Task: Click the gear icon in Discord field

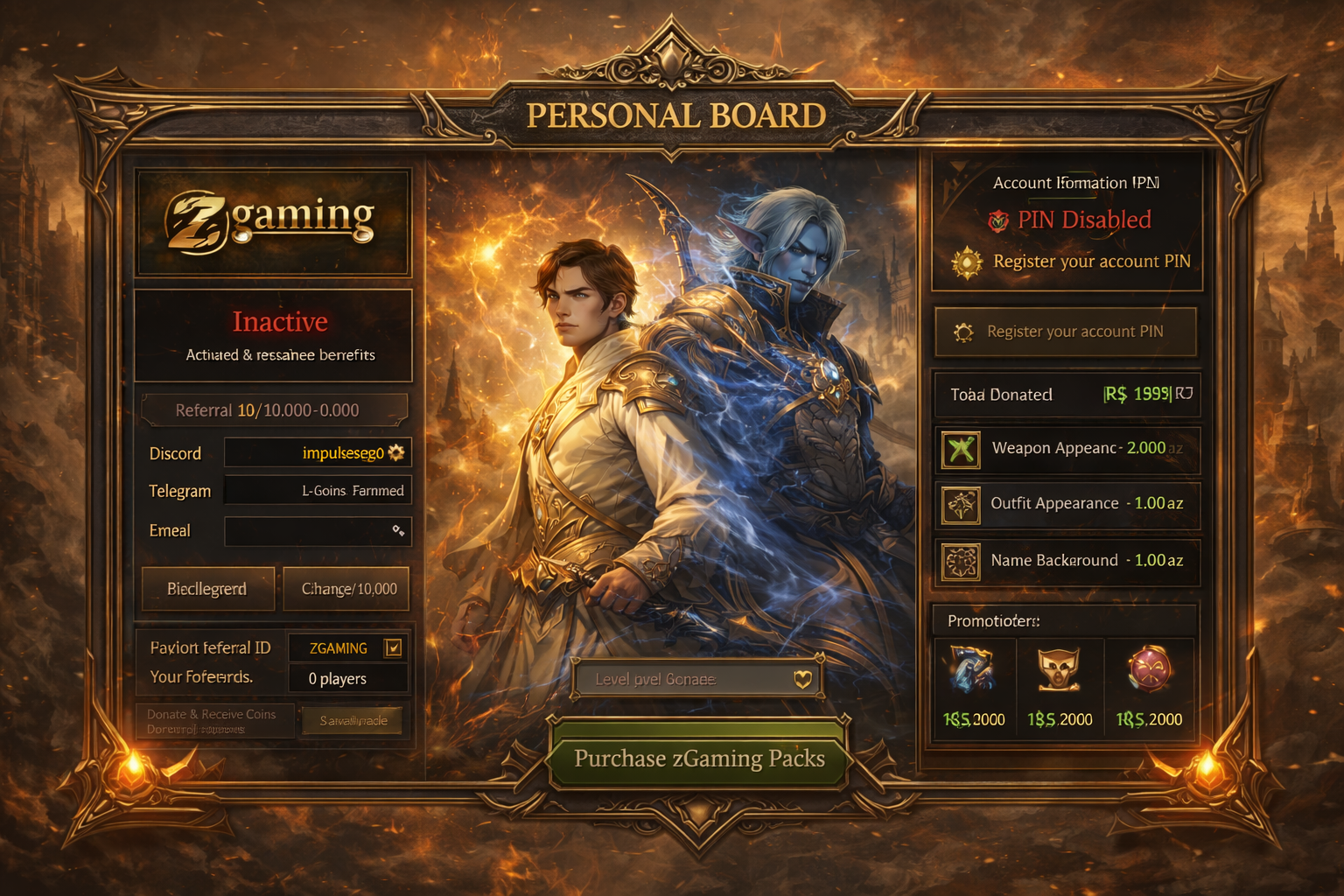Action: tap(396, 452)
